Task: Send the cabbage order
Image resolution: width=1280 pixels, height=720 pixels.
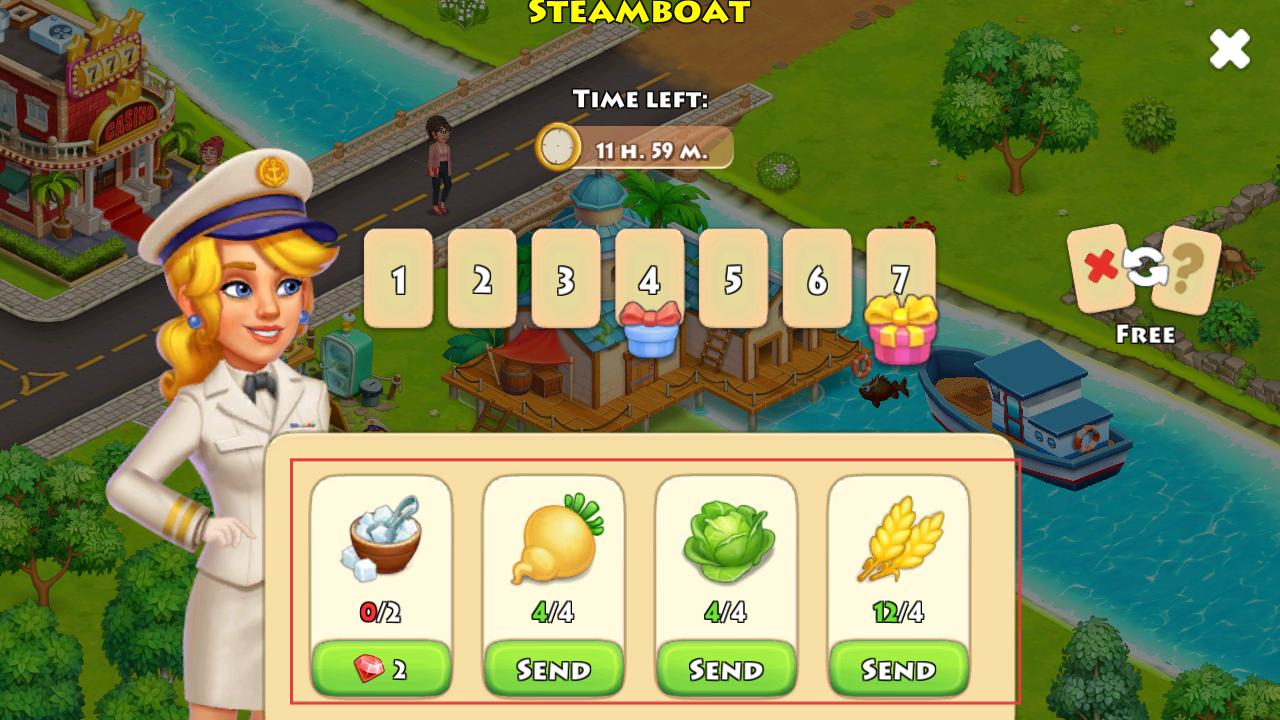Action: point(726,669)
